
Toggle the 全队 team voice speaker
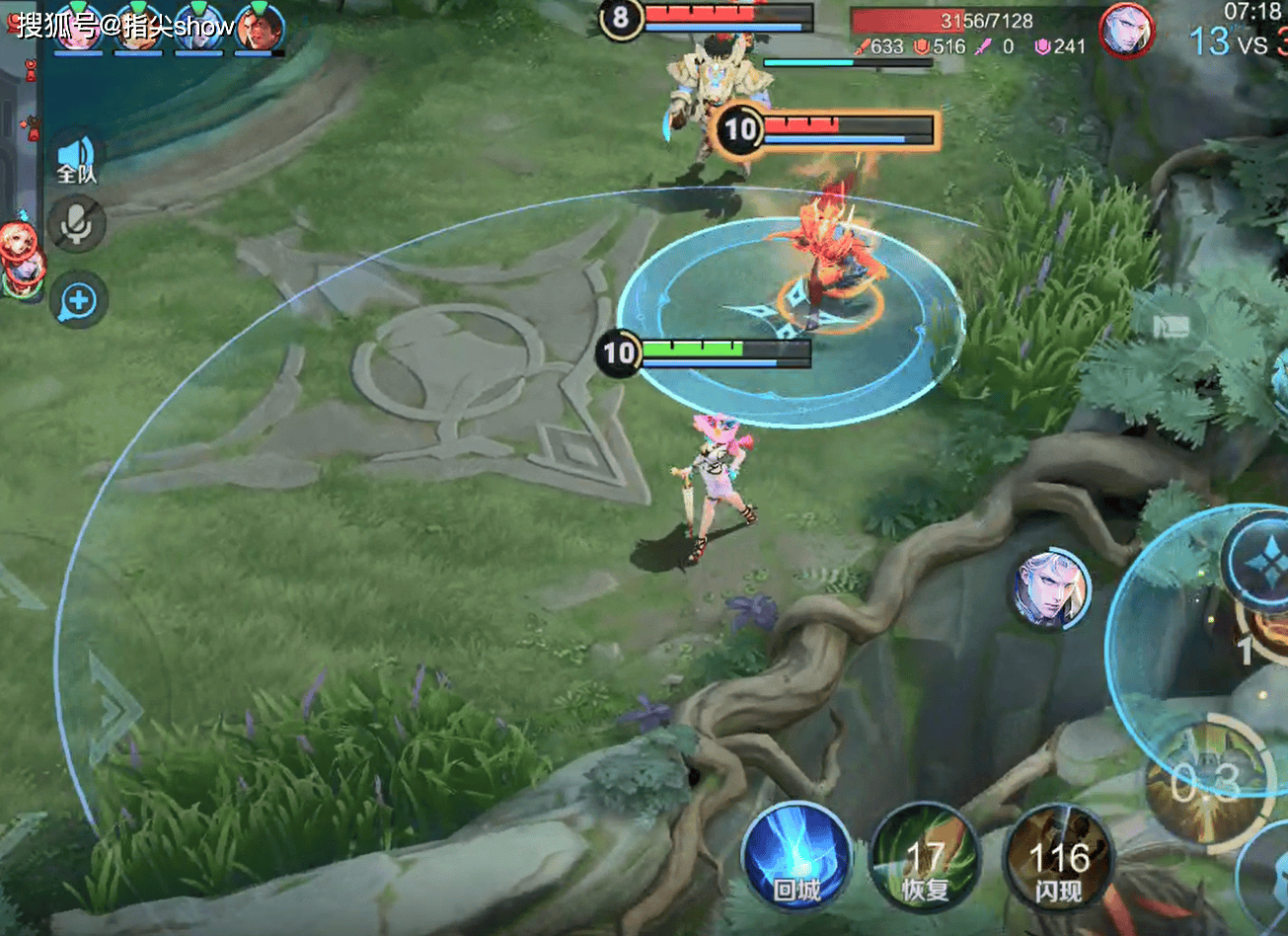(x=77, y=160)
